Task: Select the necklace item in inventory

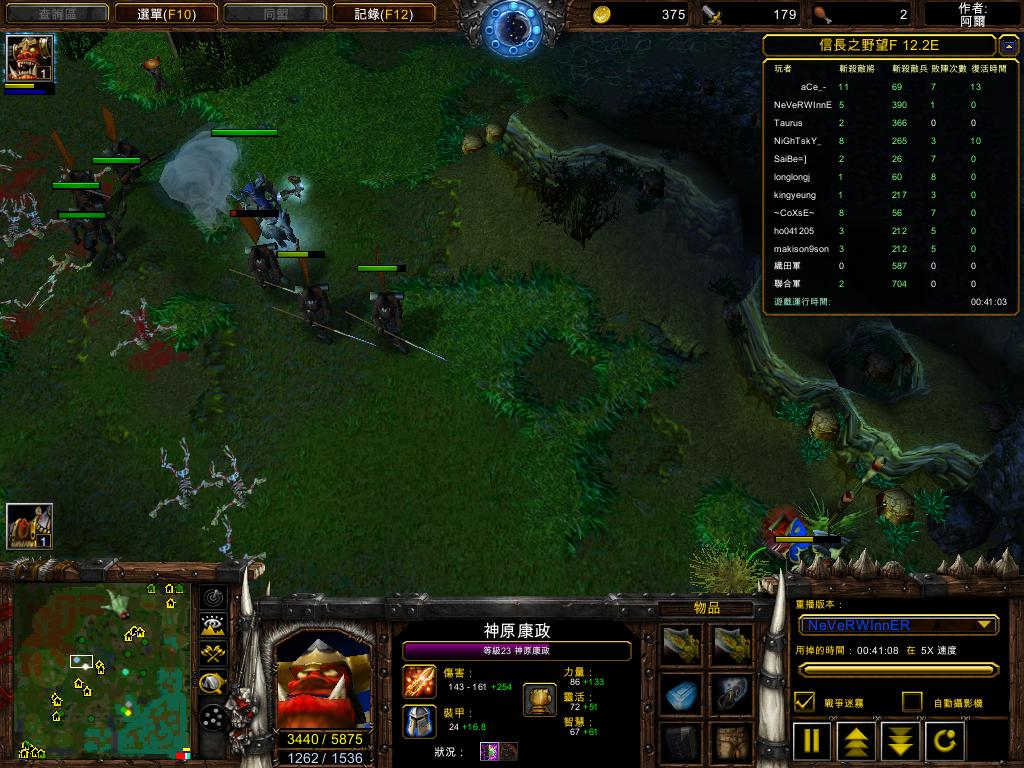Action: pyautogui.click(x=732, y=694)
